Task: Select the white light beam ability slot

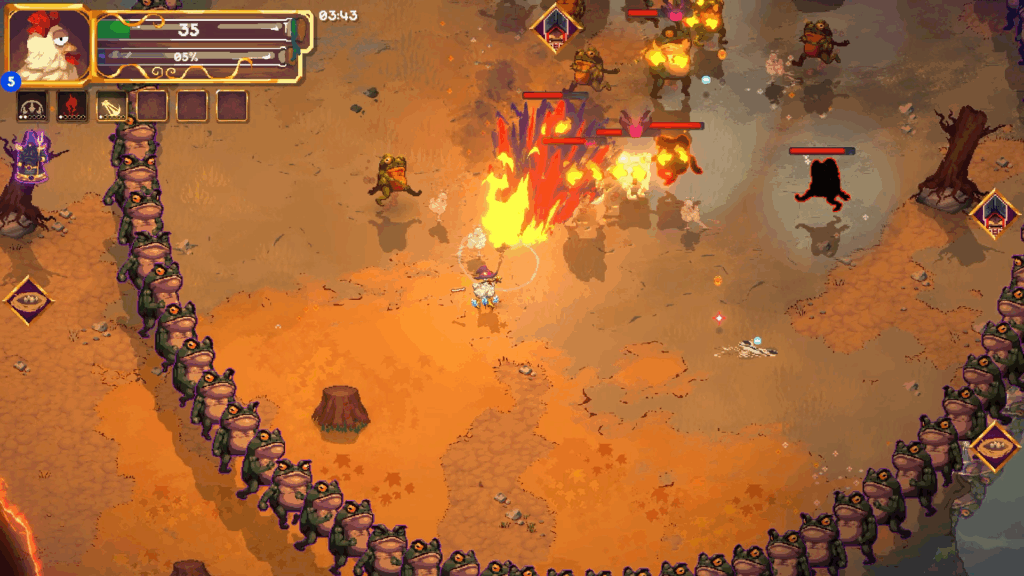Action: (x=111, y=105)
